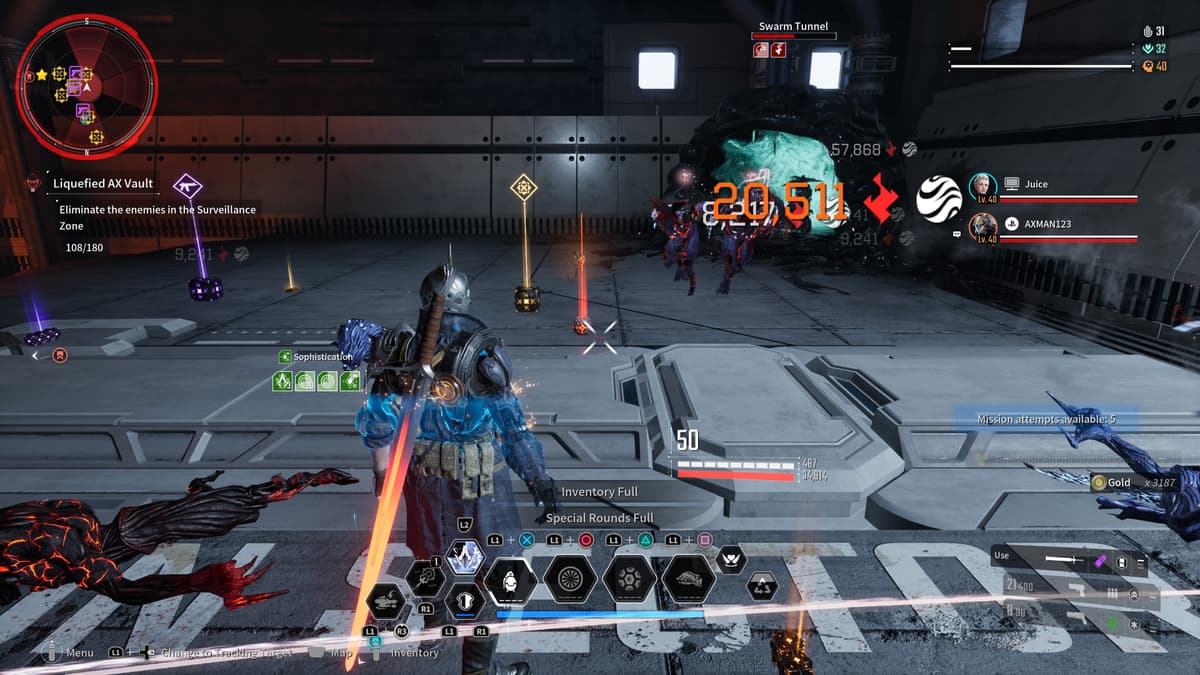
Task: Select the Swarm Tunnel target nameplate
Action: 793,27
